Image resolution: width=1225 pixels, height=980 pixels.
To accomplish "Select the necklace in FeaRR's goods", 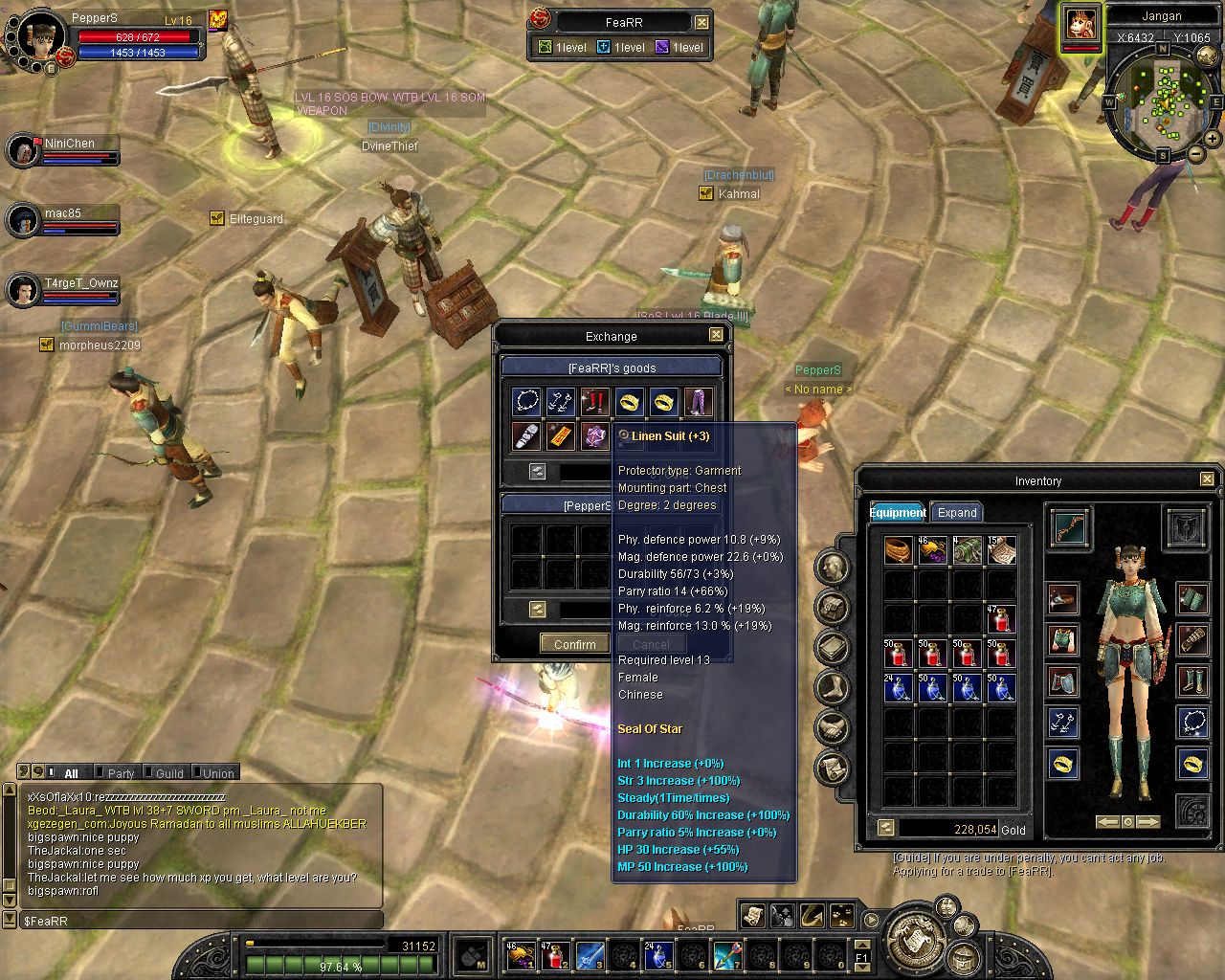I will coord(526,402).
